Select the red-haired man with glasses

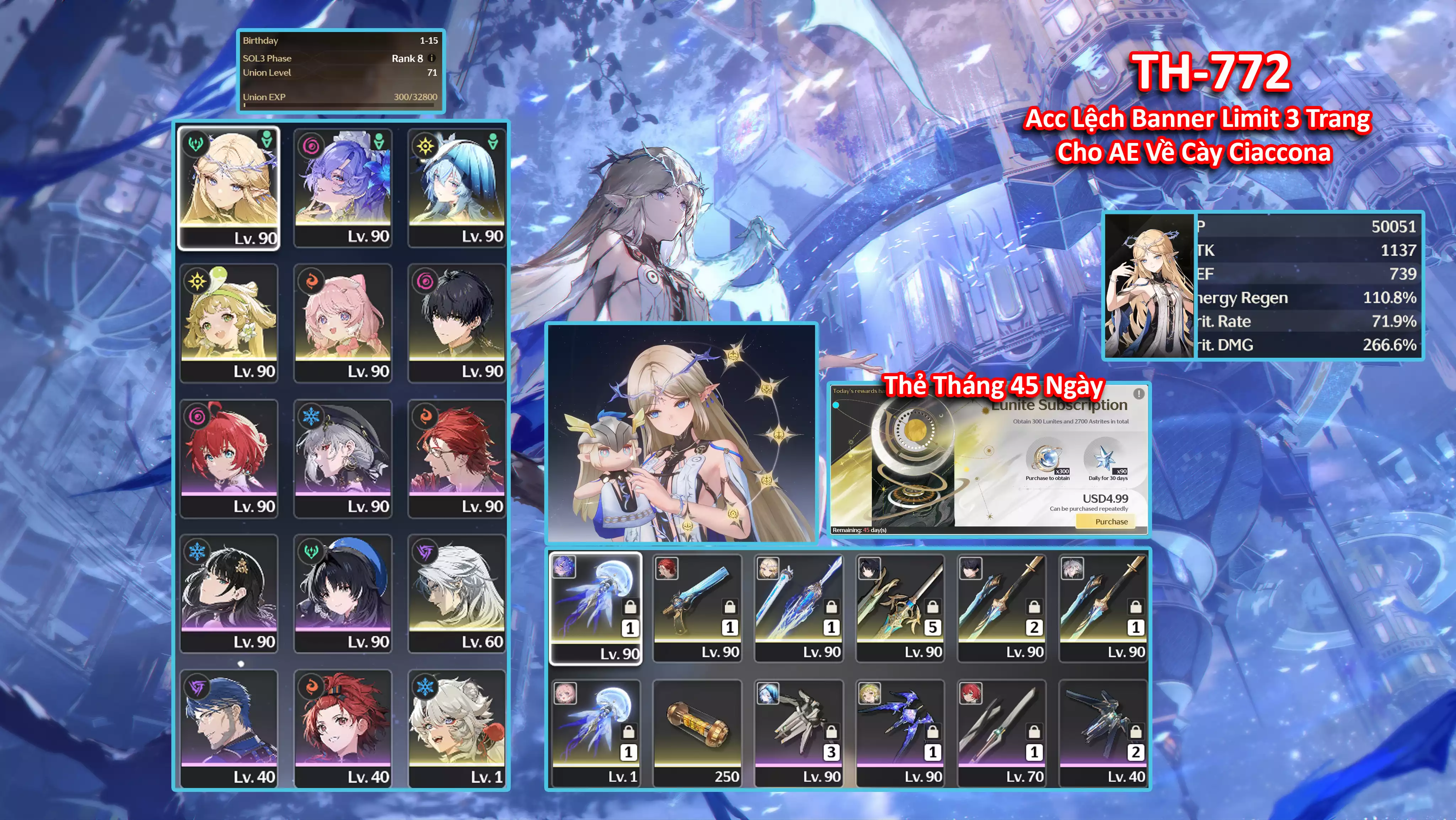456,458
